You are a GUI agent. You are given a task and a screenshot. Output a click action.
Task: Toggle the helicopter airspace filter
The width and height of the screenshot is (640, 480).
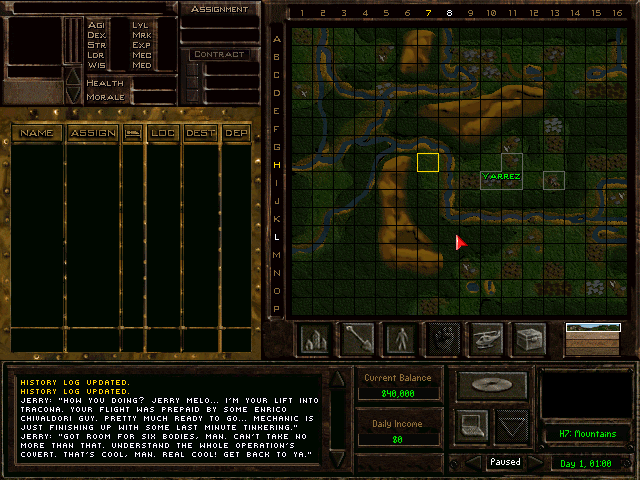coord(486,339)
